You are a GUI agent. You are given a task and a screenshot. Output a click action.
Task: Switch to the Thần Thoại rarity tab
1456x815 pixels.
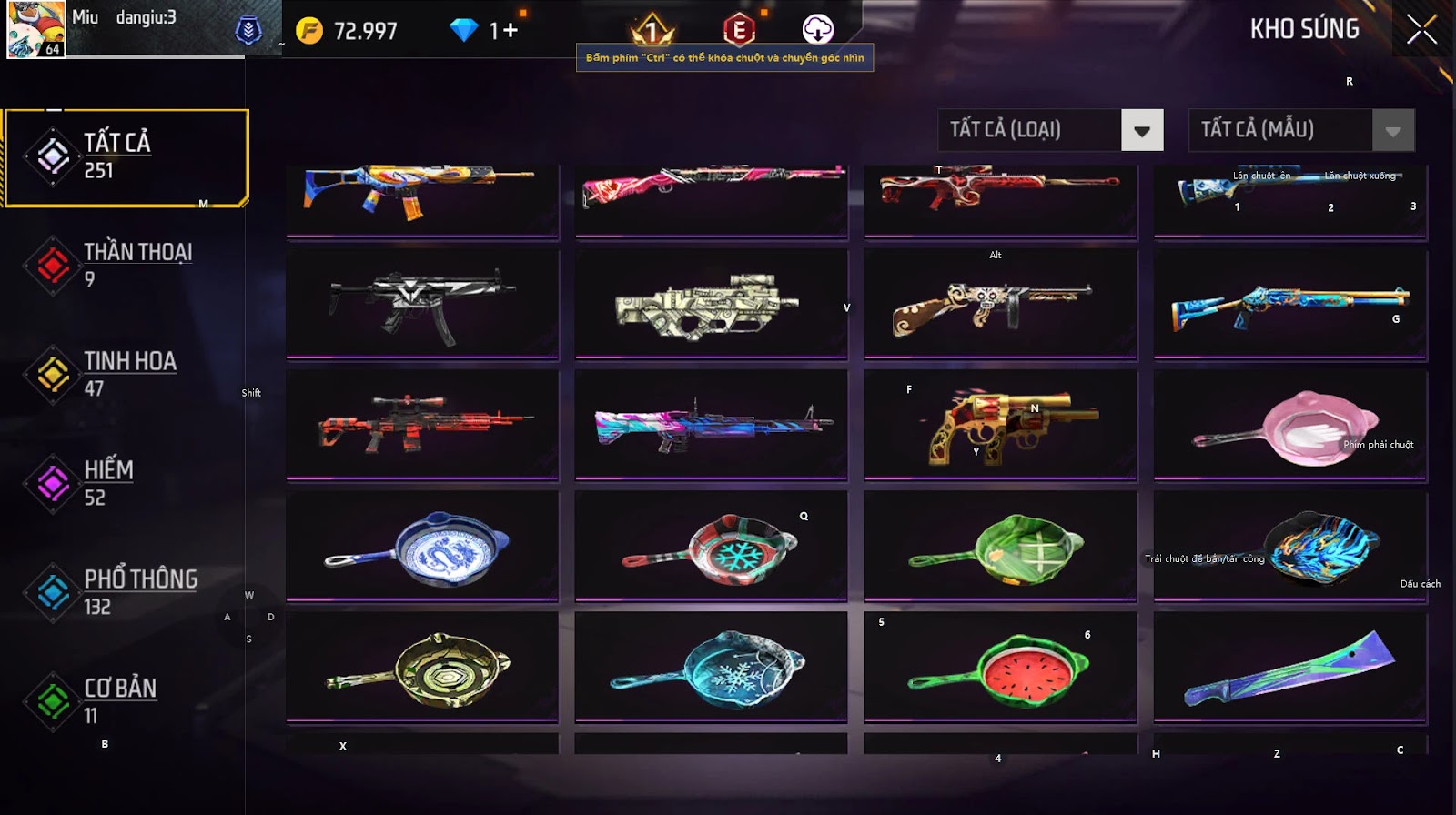click(126, 265)
